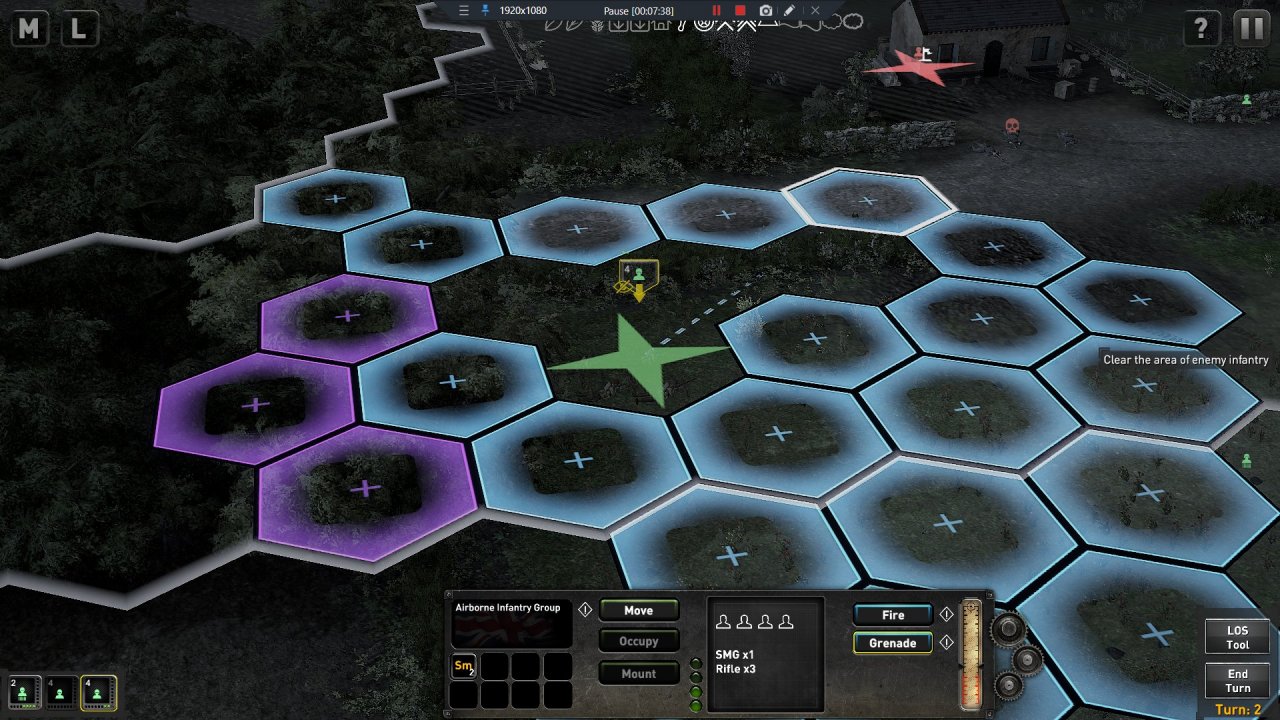This screenshot has height=720, width=1280.
Task: Open the help question mark icon
Action: [1200, 28]
